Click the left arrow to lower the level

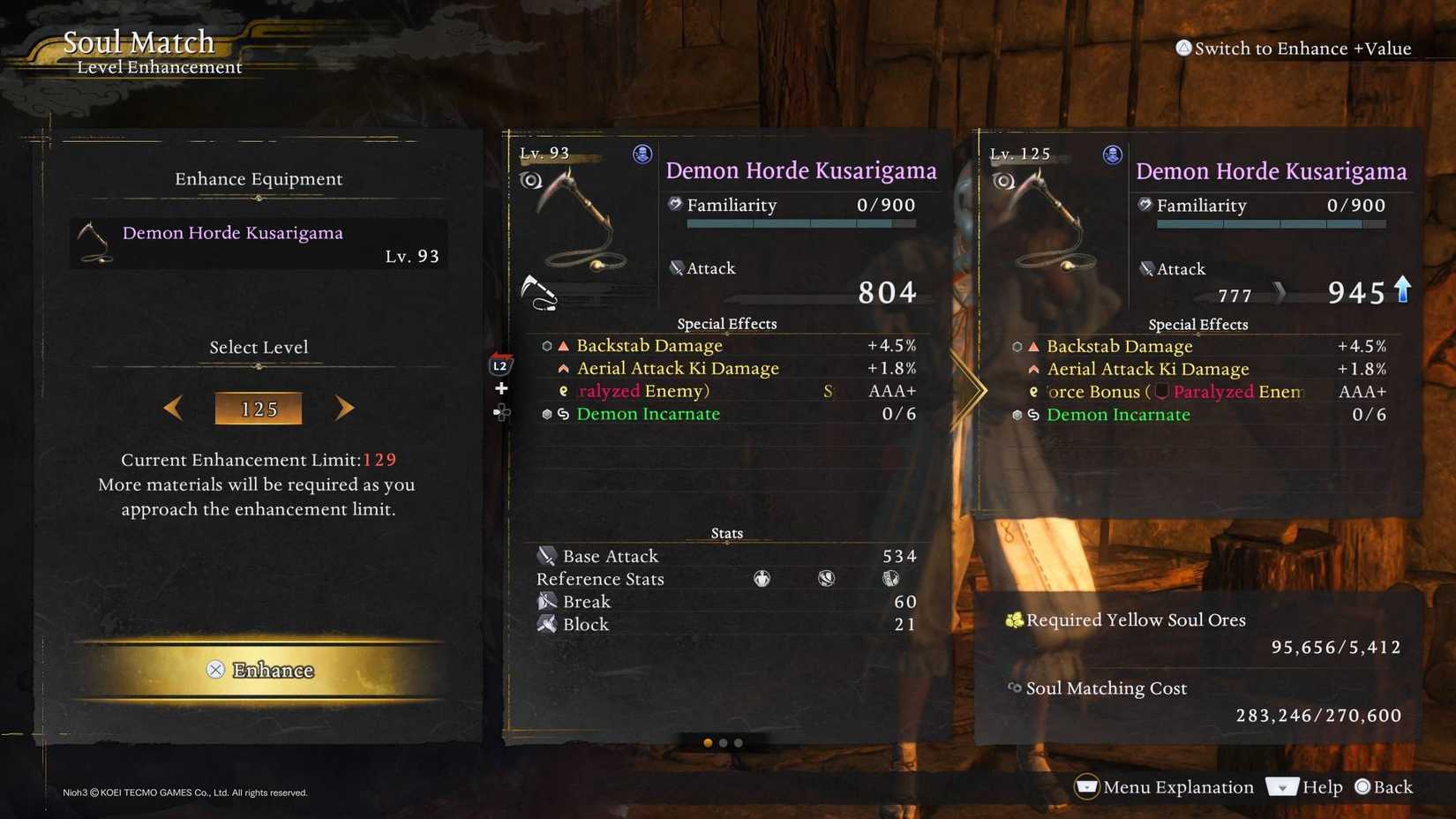click(x=173, y=408)
